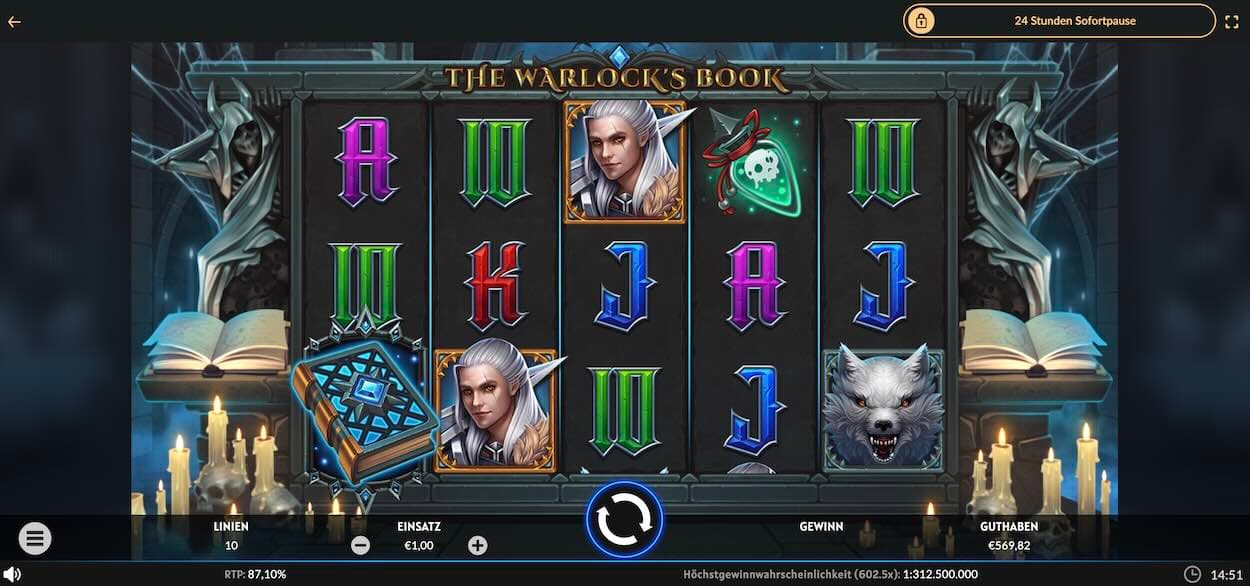Screen dimensions: 1250x586
Task: Spin the reels with the circular arrow button
Action: click(x=624, y=519)
